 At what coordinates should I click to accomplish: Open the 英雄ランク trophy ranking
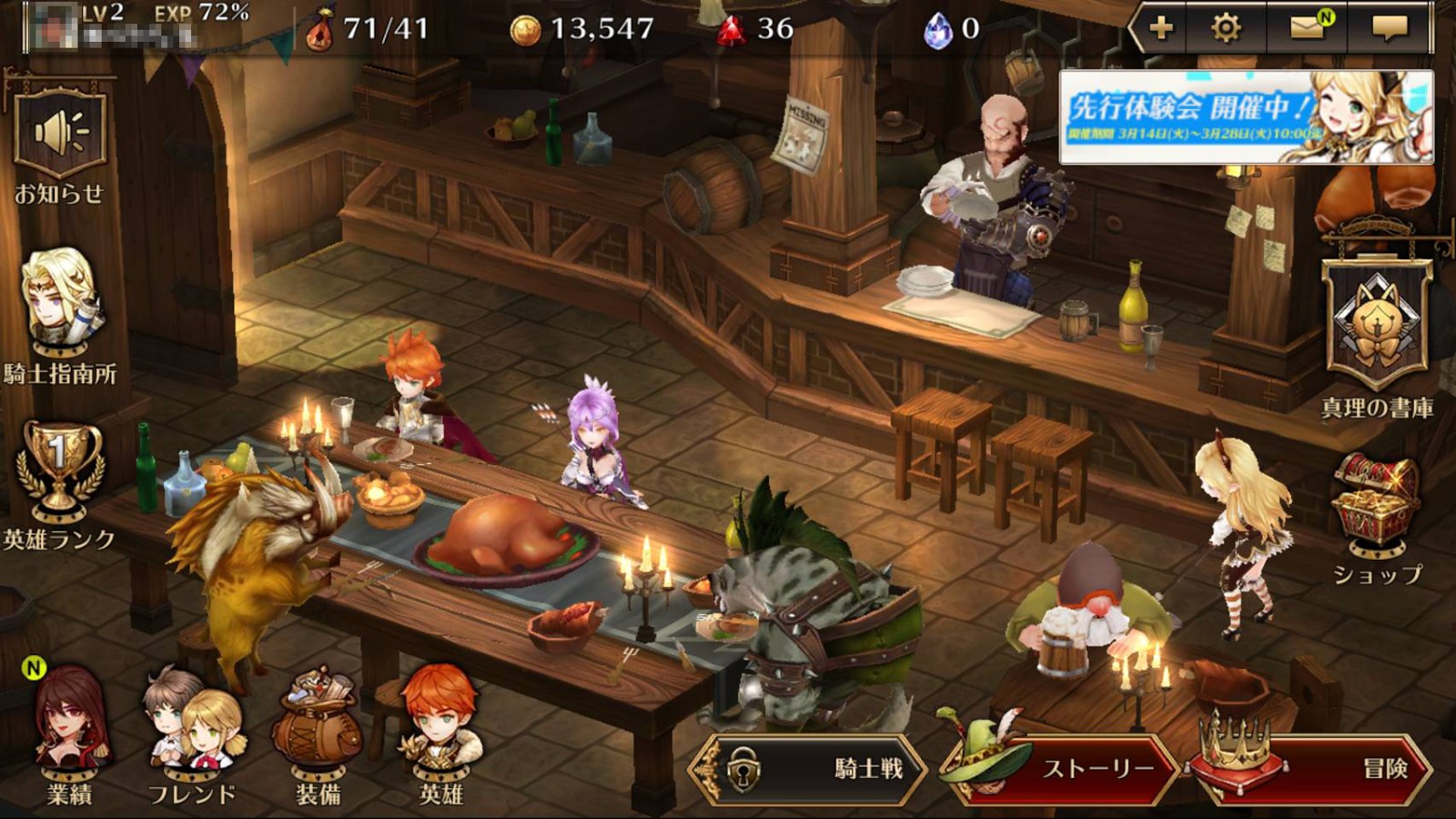point(60,476)
